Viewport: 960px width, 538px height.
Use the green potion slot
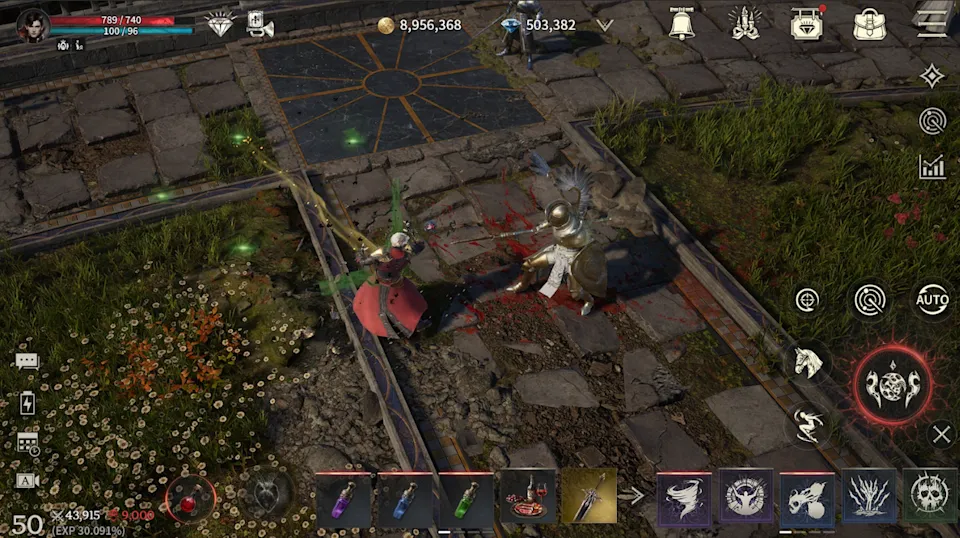[466, 499]
